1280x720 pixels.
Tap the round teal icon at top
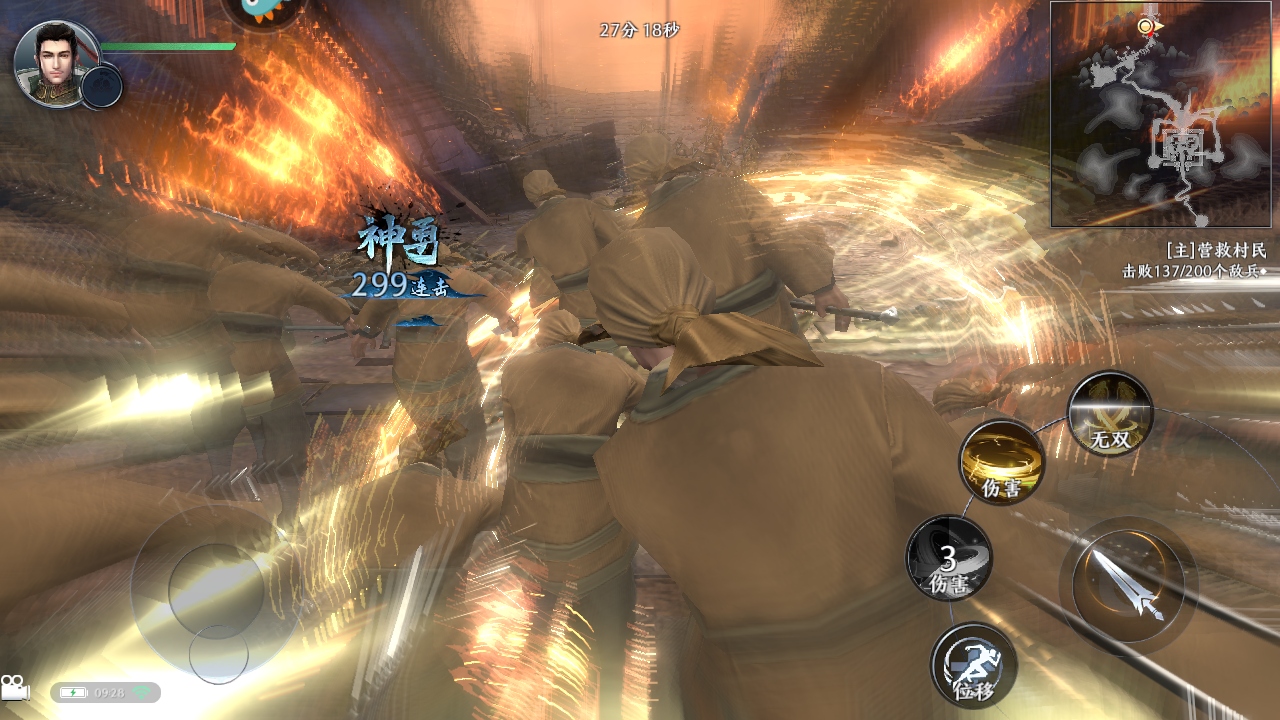(261, 10)
